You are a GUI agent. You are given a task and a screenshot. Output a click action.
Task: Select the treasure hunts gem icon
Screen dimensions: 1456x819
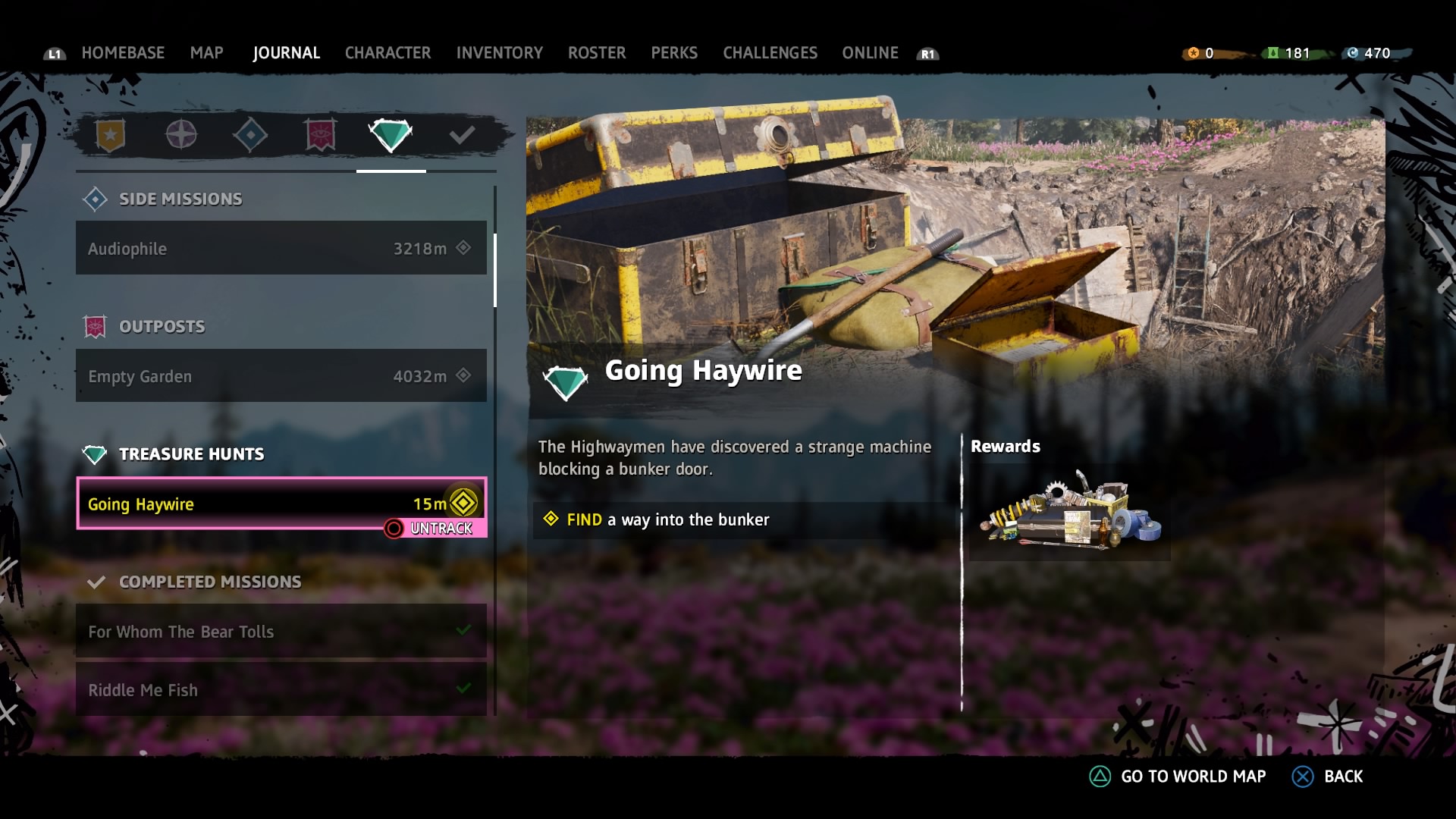(x=391, y=135)
